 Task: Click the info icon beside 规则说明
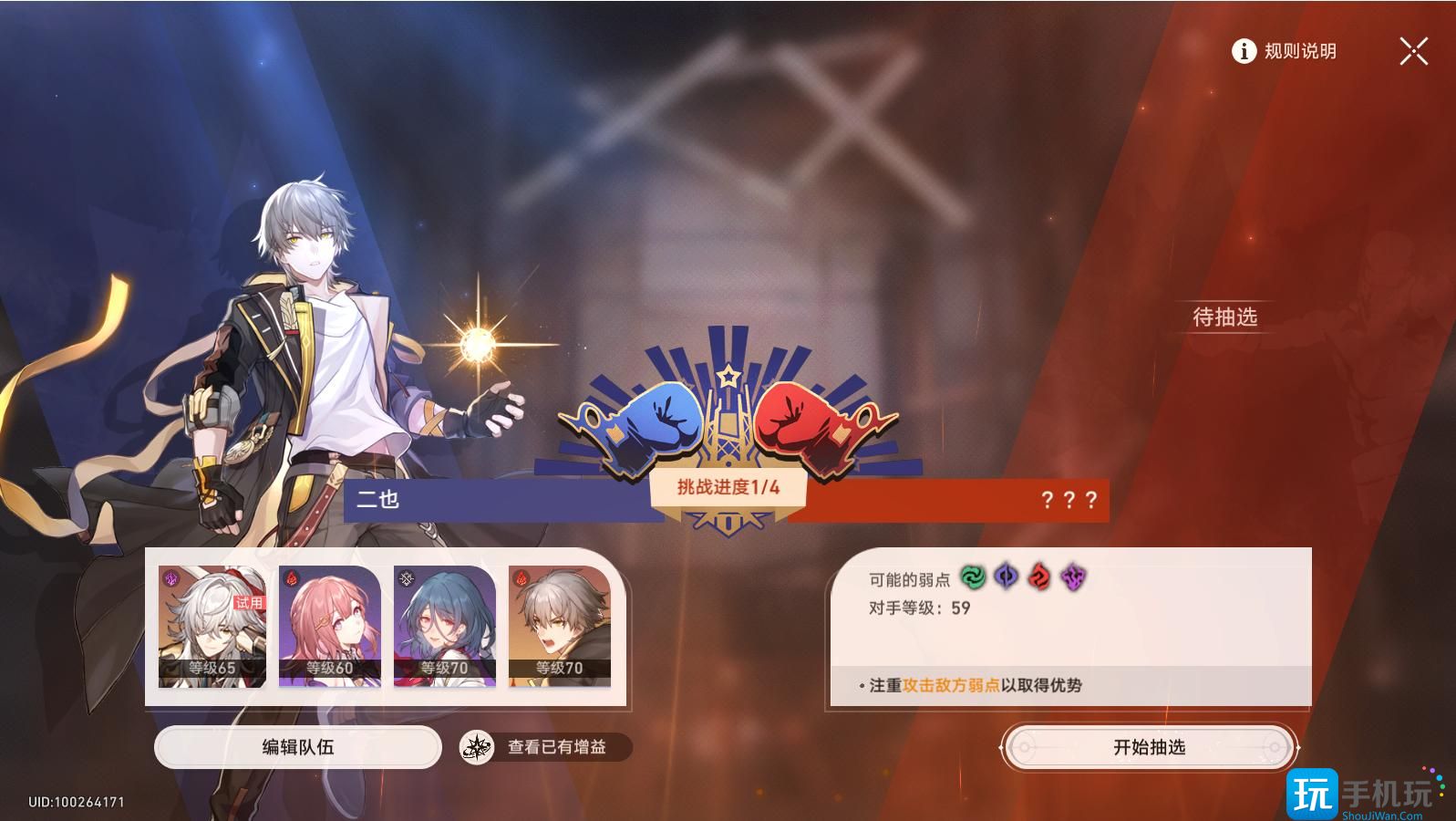1243,52
